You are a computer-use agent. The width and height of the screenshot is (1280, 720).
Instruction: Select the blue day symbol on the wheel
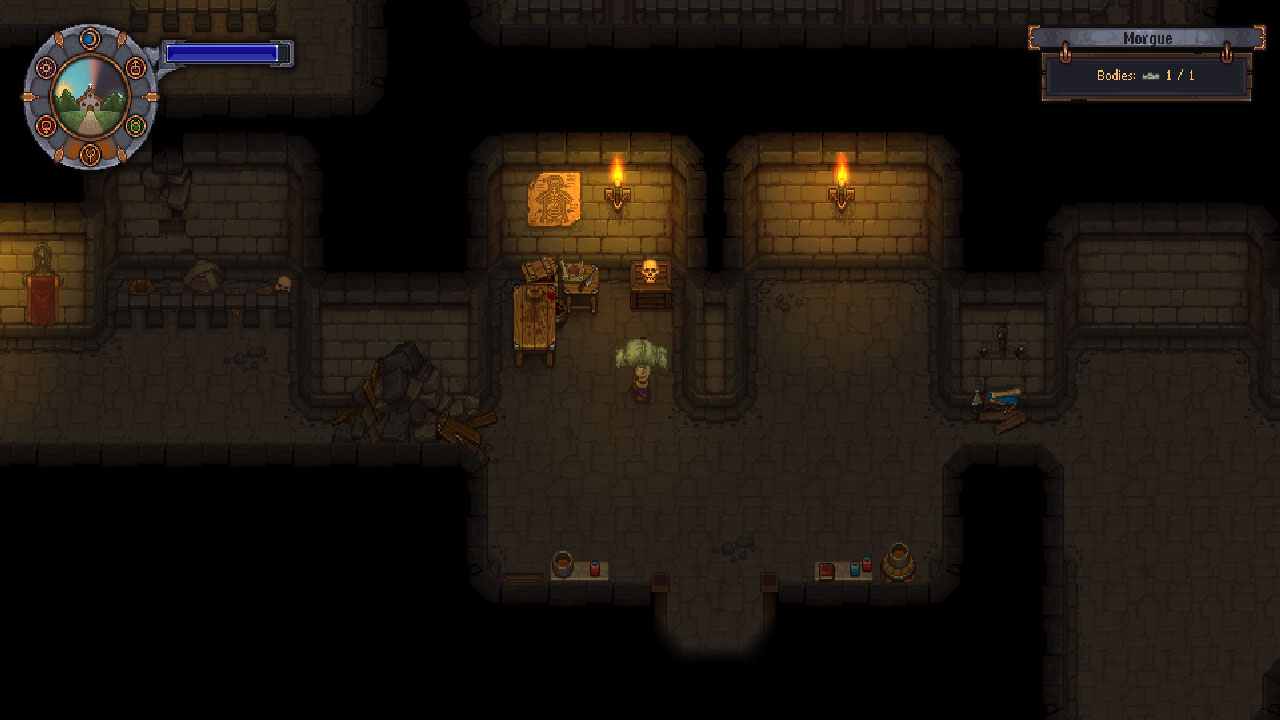click(90, 38)
